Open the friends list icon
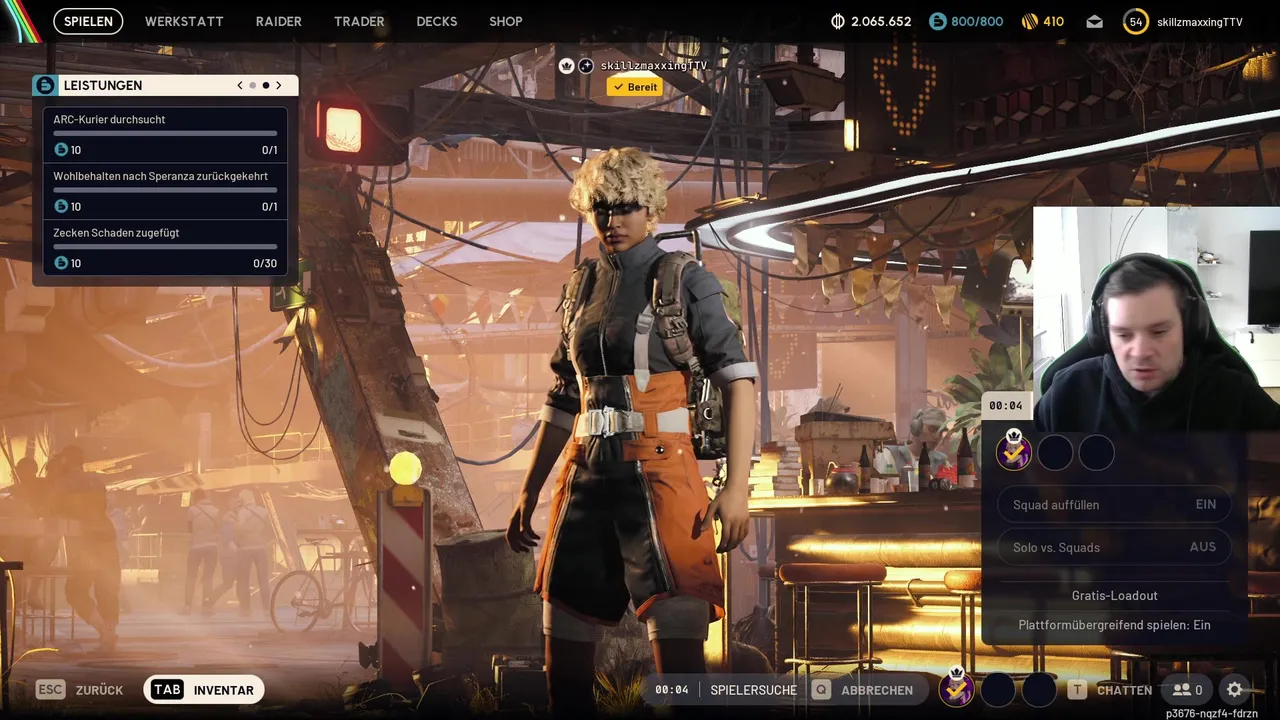1280x720 pixels. (1187, 690)
